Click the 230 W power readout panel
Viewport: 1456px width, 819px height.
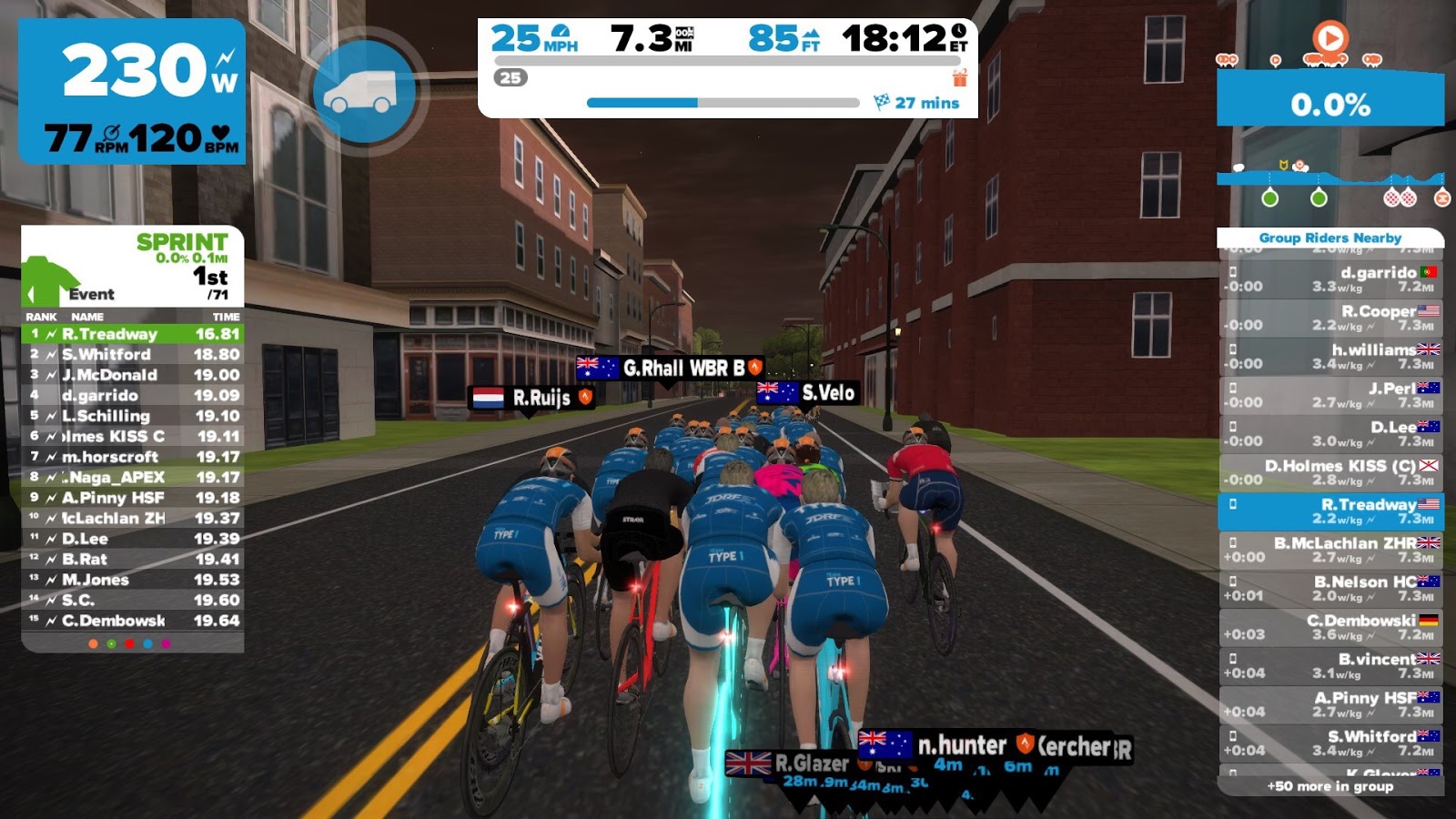click(132, 91)
